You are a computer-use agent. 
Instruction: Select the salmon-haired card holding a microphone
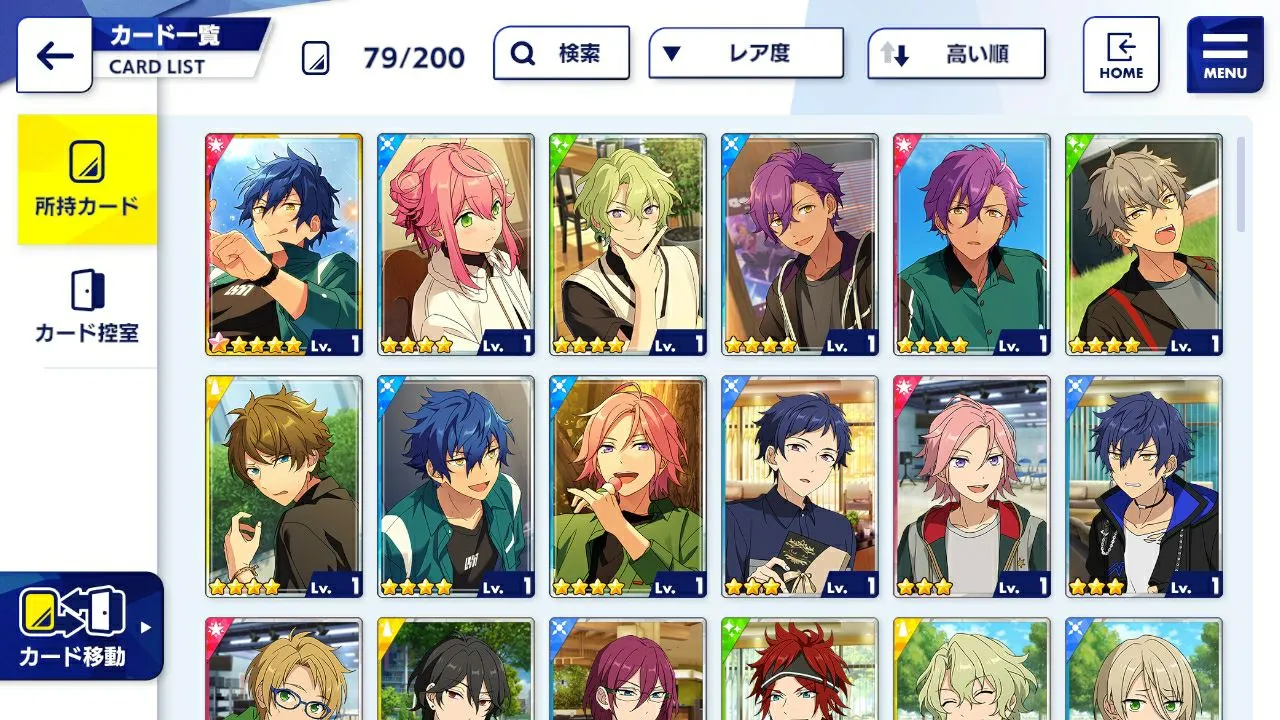[x=628, y=486]
